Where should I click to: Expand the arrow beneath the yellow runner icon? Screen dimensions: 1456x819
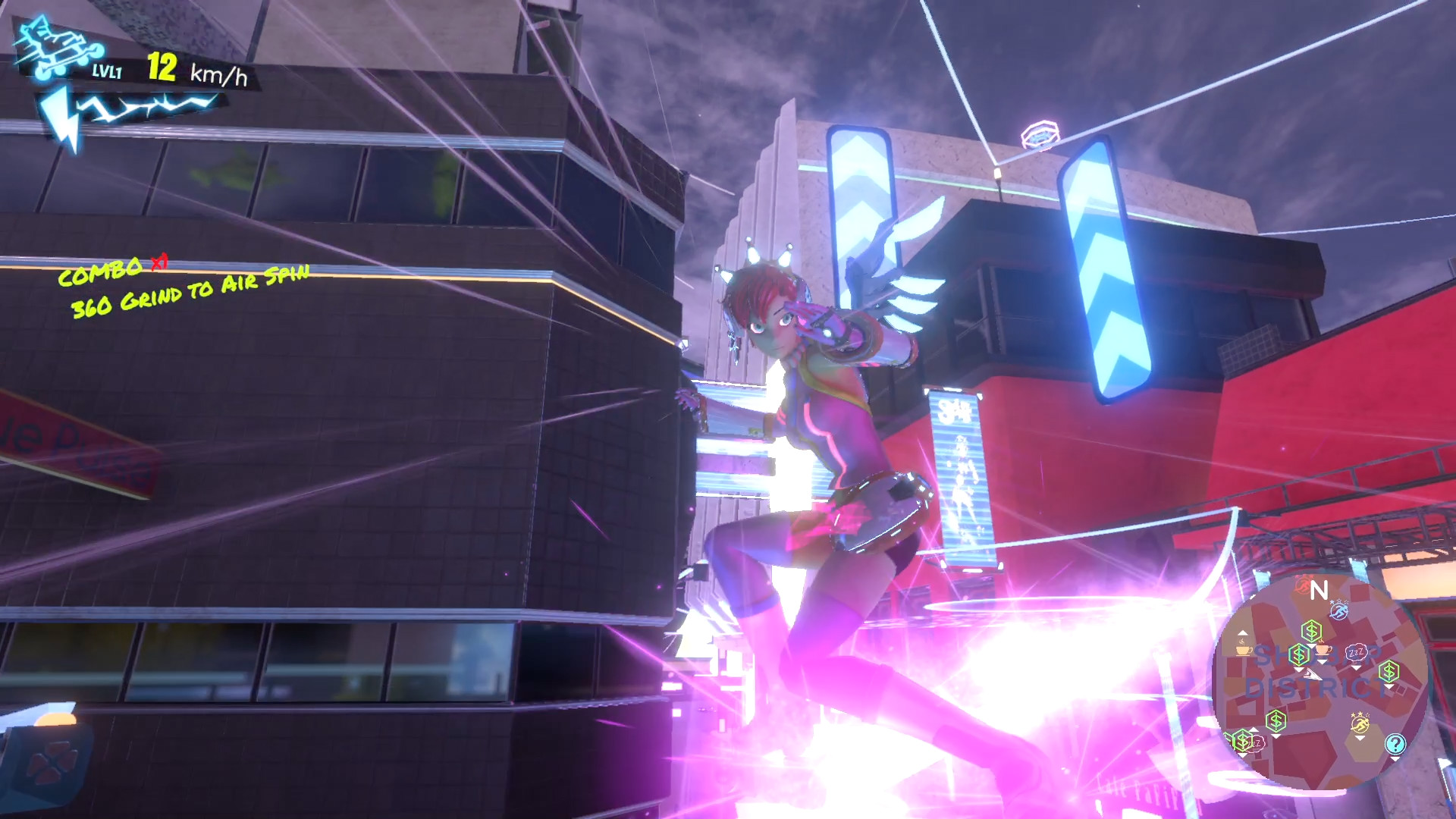[1360, 737]
